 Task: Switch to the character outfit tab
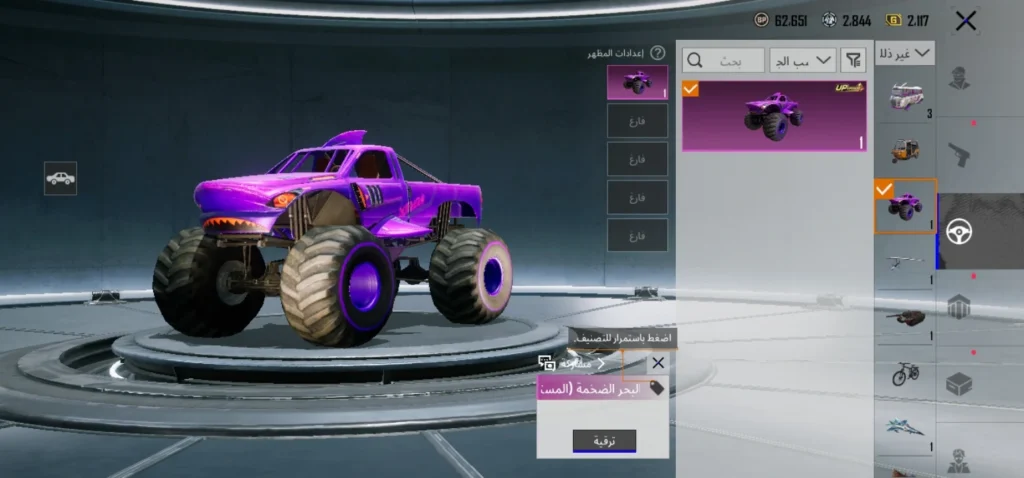coord(960,78)
